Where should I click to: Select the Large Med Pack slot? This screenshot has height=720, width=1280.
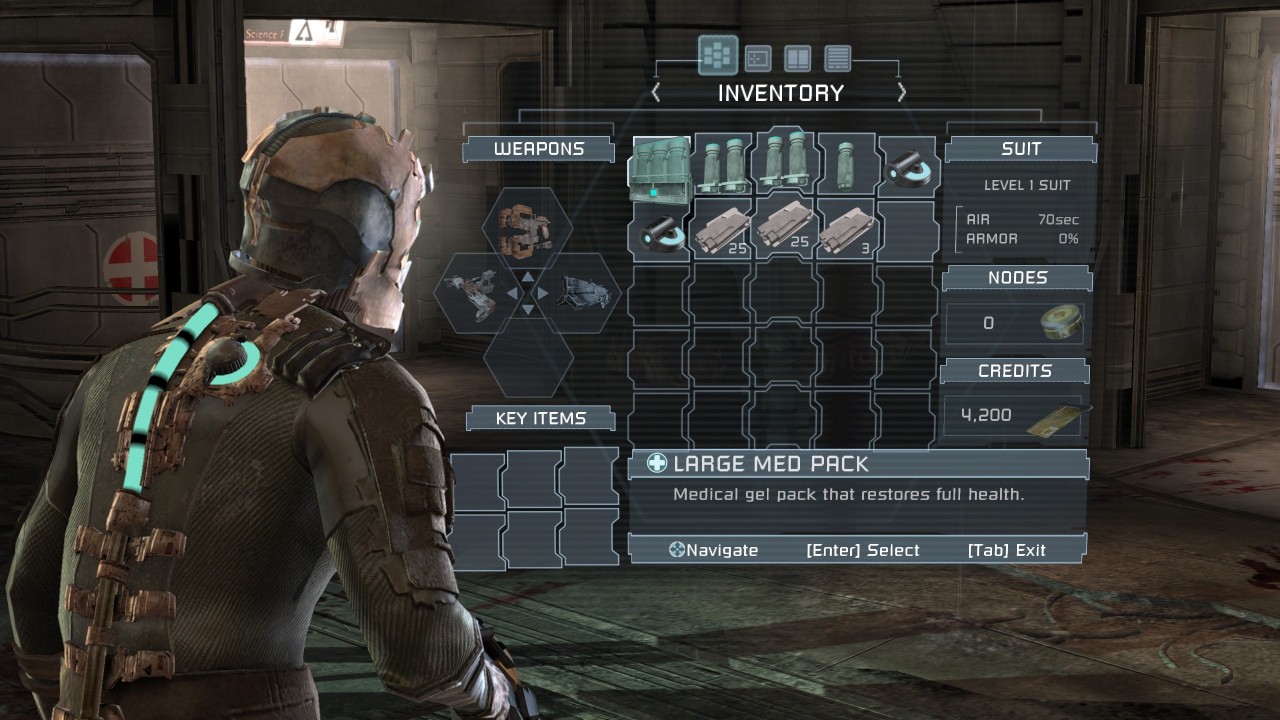(x=661, y=166)
